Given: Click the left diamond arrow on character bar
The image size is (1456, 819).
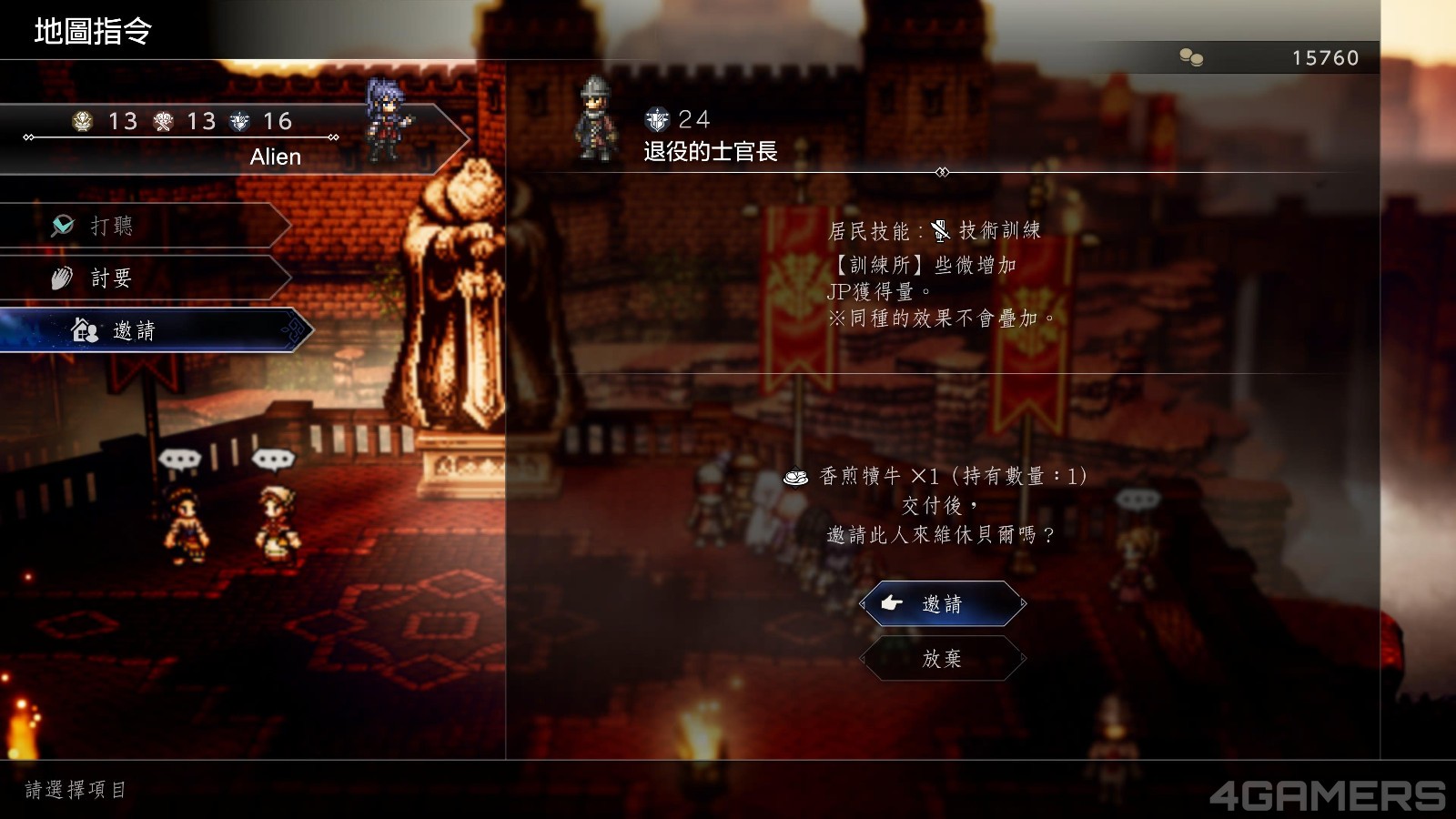Looking at the screenshot, I should 26,137.
